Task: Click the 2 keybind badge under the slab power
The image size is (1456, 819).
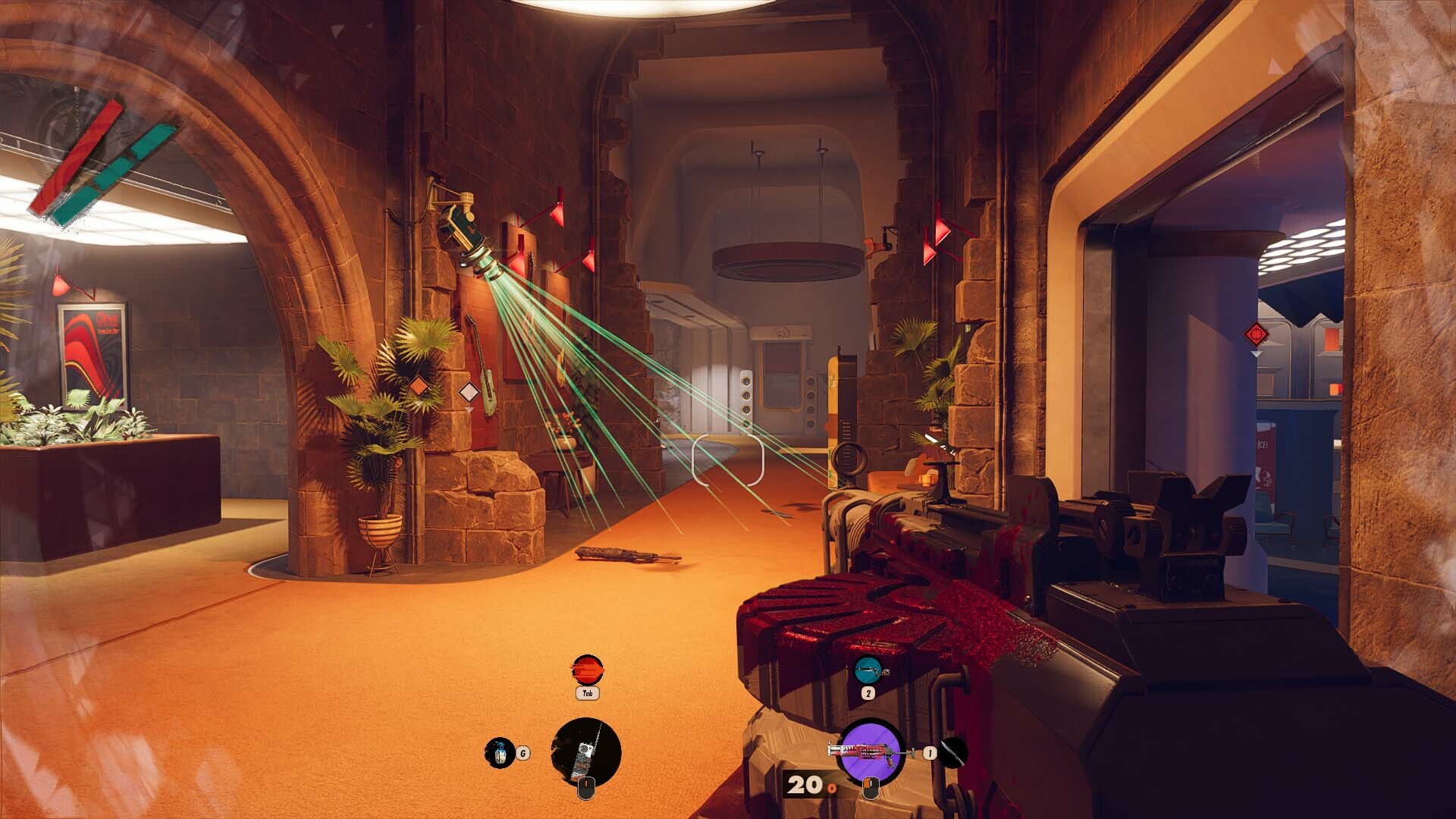Action: pos(870,694)
